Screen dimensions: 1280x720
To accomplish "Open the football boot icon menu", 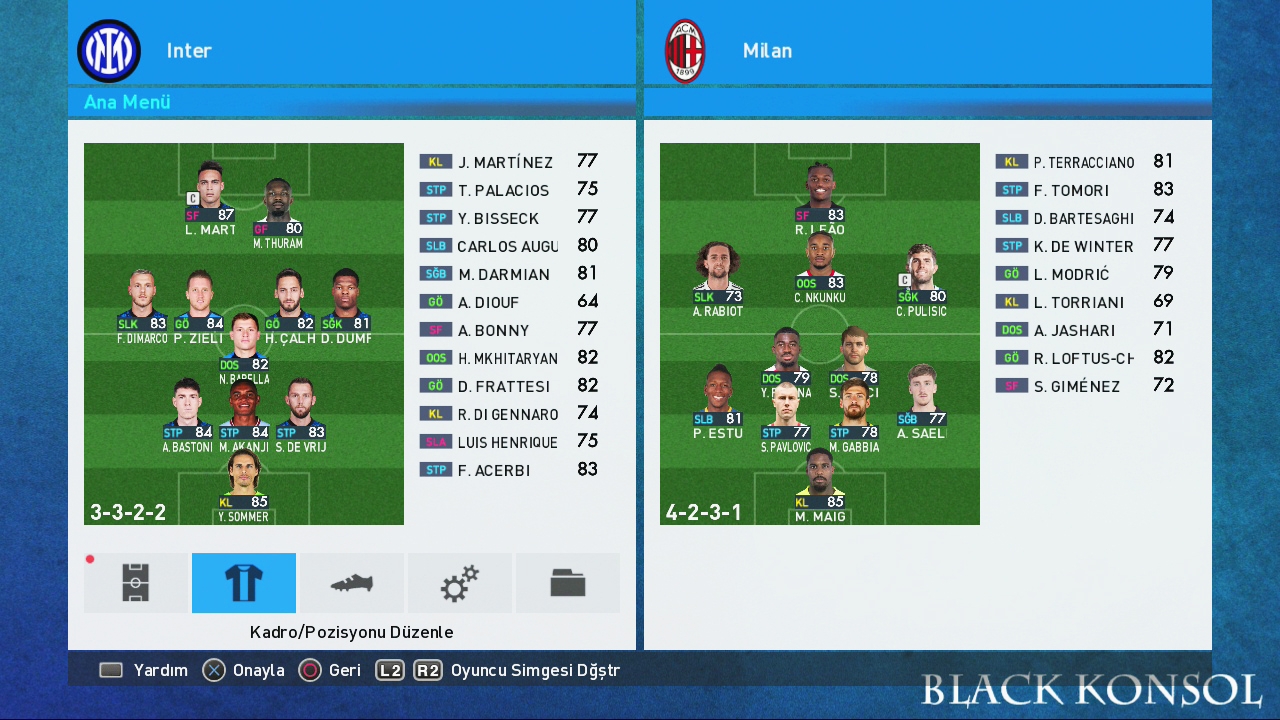I will coord(352,583).
